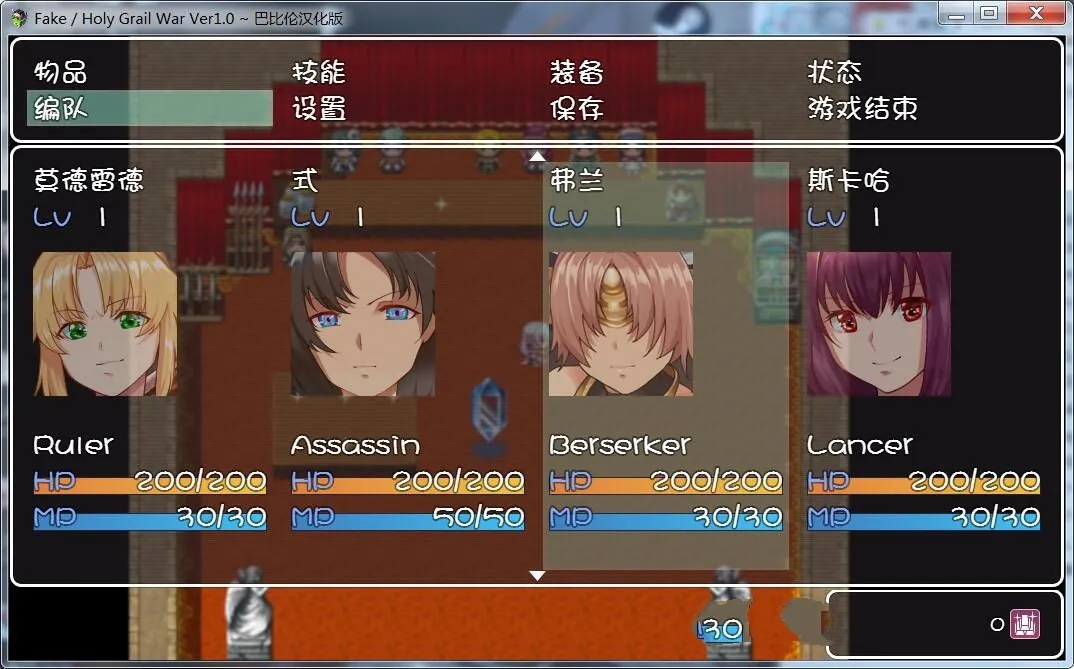1074x669 pixels.
Task: Click the down arrow below the party list
Action: pos(537,575)
